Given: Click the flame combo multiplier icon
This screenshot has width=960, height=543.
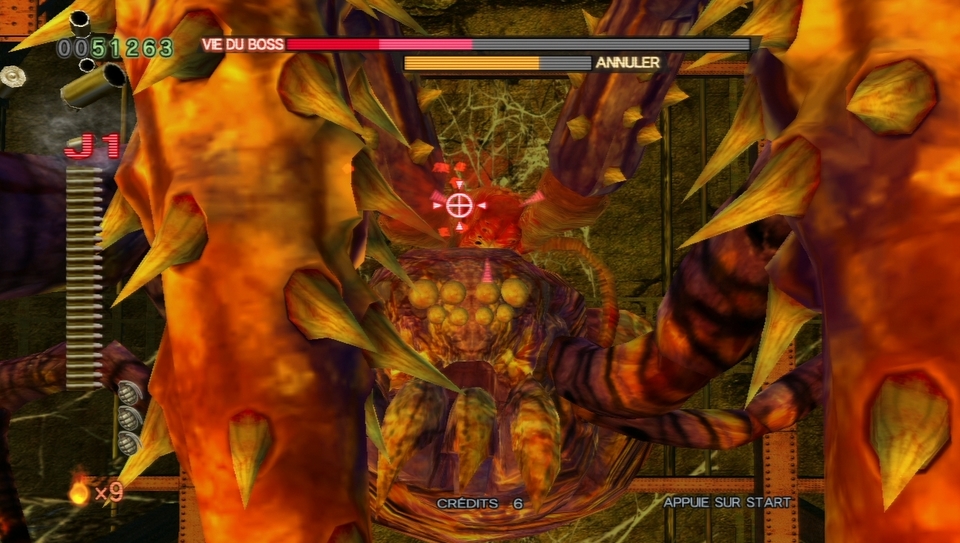Looking at the screenshot, I should coord(78,491).
